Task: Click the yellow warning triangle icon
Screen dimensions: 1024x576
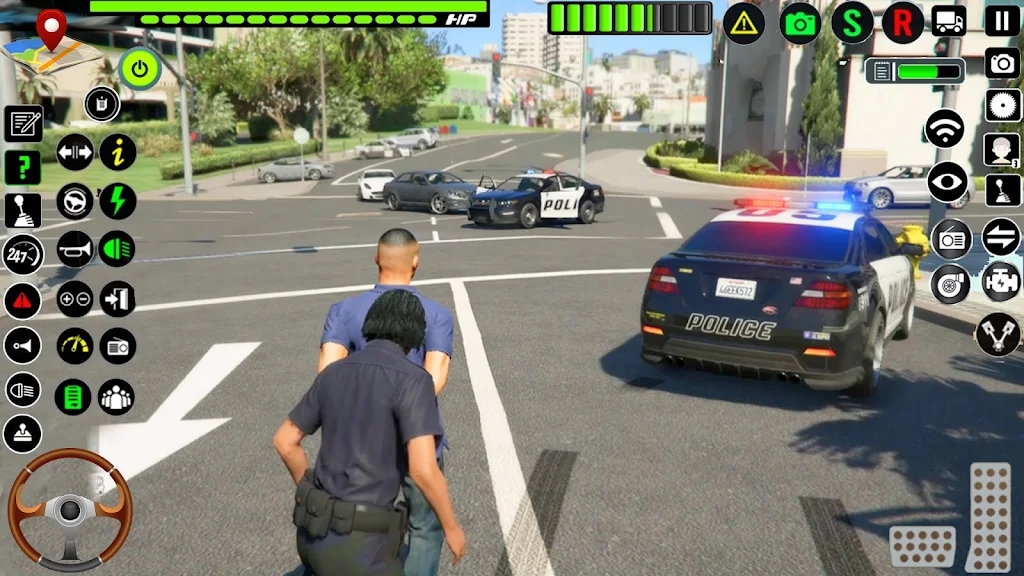Action: [x=744, y=23]
